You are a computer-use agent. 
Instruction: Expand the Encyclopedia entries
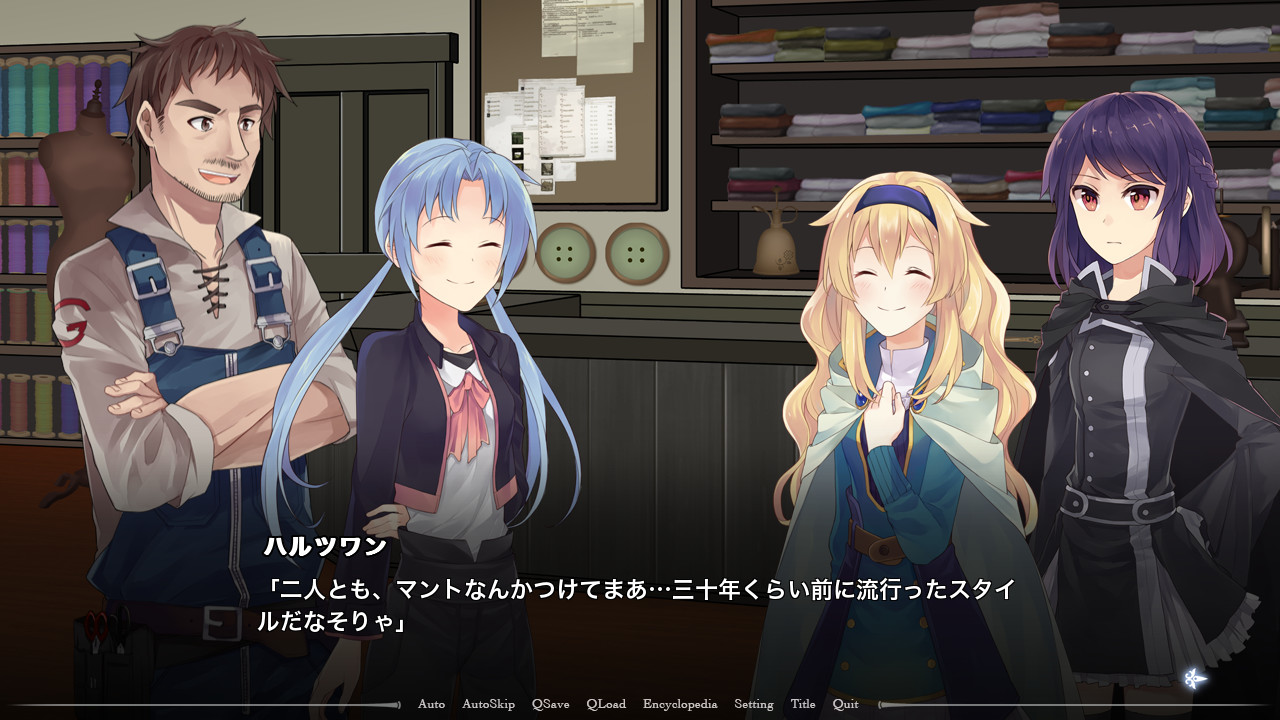point(678,704)
